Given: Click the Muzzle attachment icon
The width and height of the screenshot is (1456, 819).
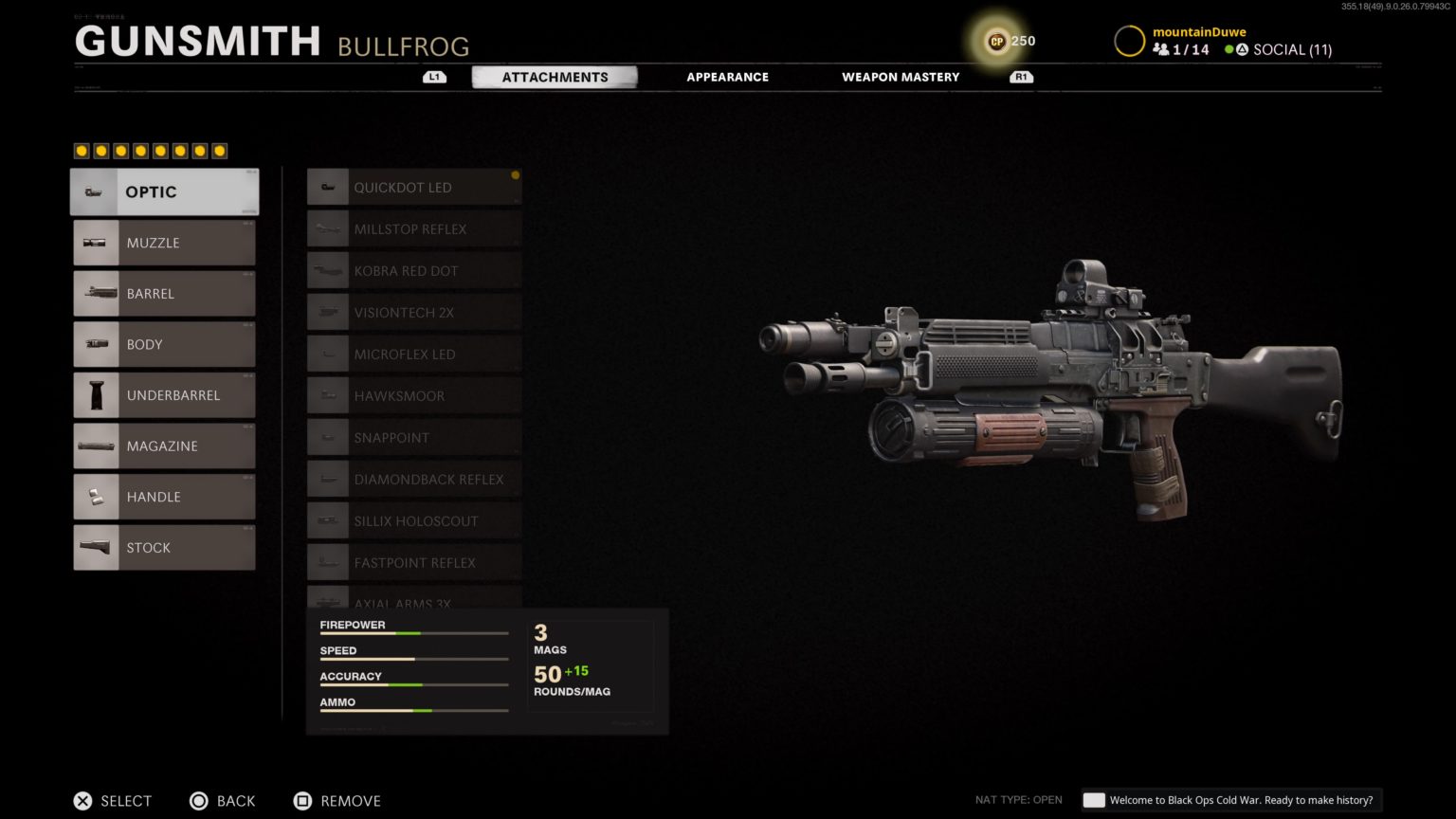Looking at the screenshot, I should [96, 243].
